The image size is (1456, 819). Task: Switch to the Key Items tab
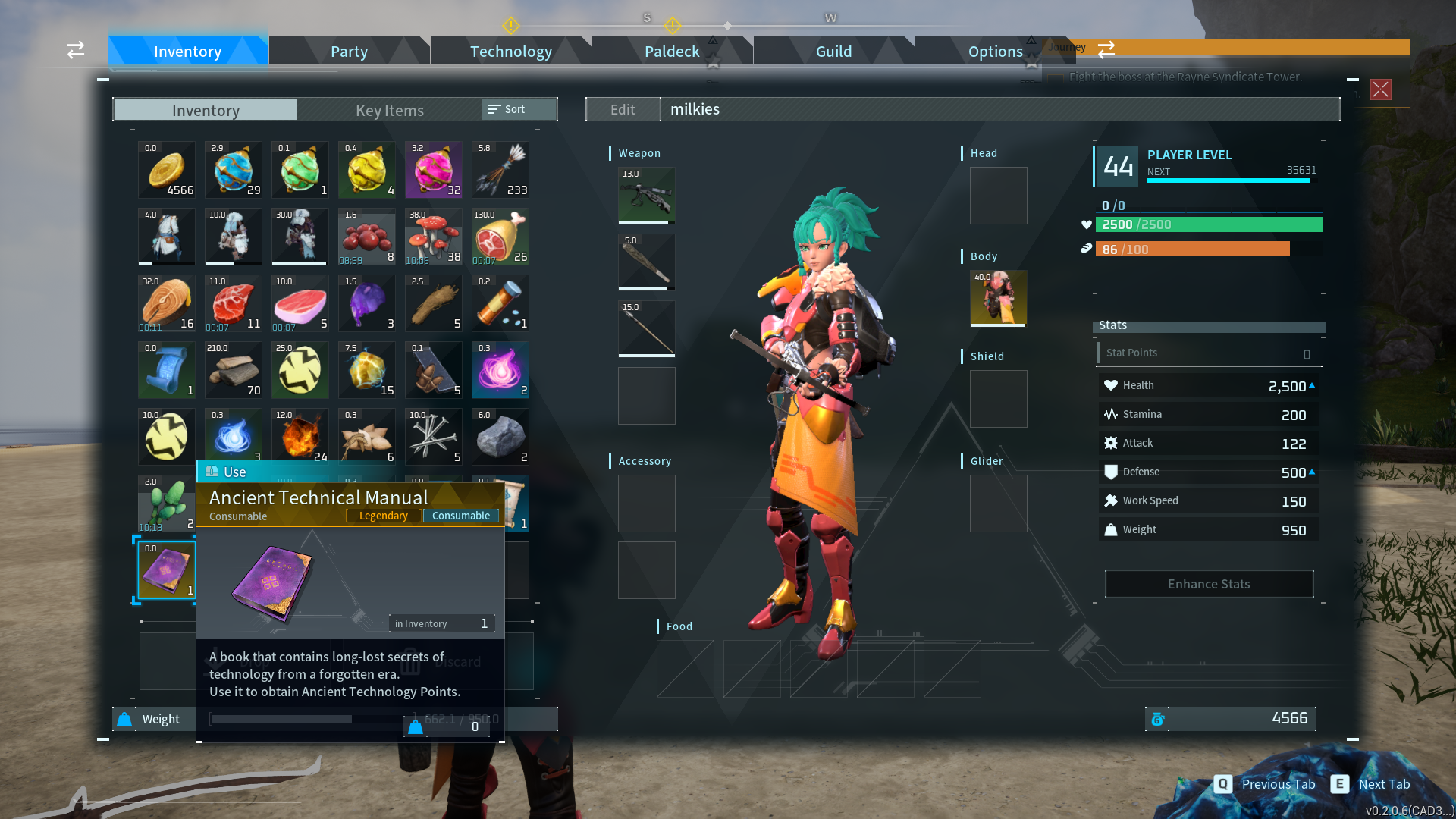389,111
